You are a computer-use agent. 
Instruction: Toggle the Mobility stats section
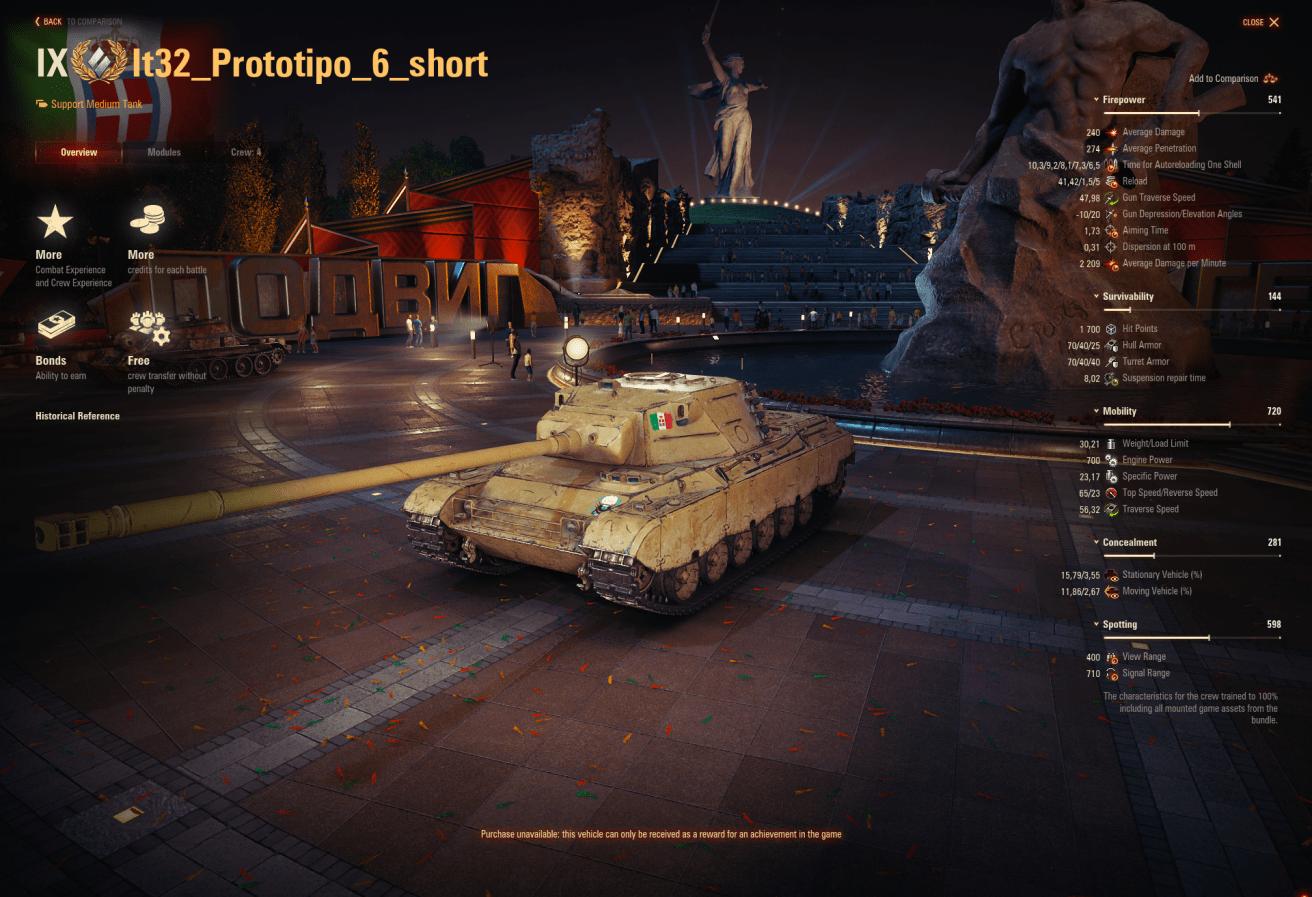[x=1119, y=411]
